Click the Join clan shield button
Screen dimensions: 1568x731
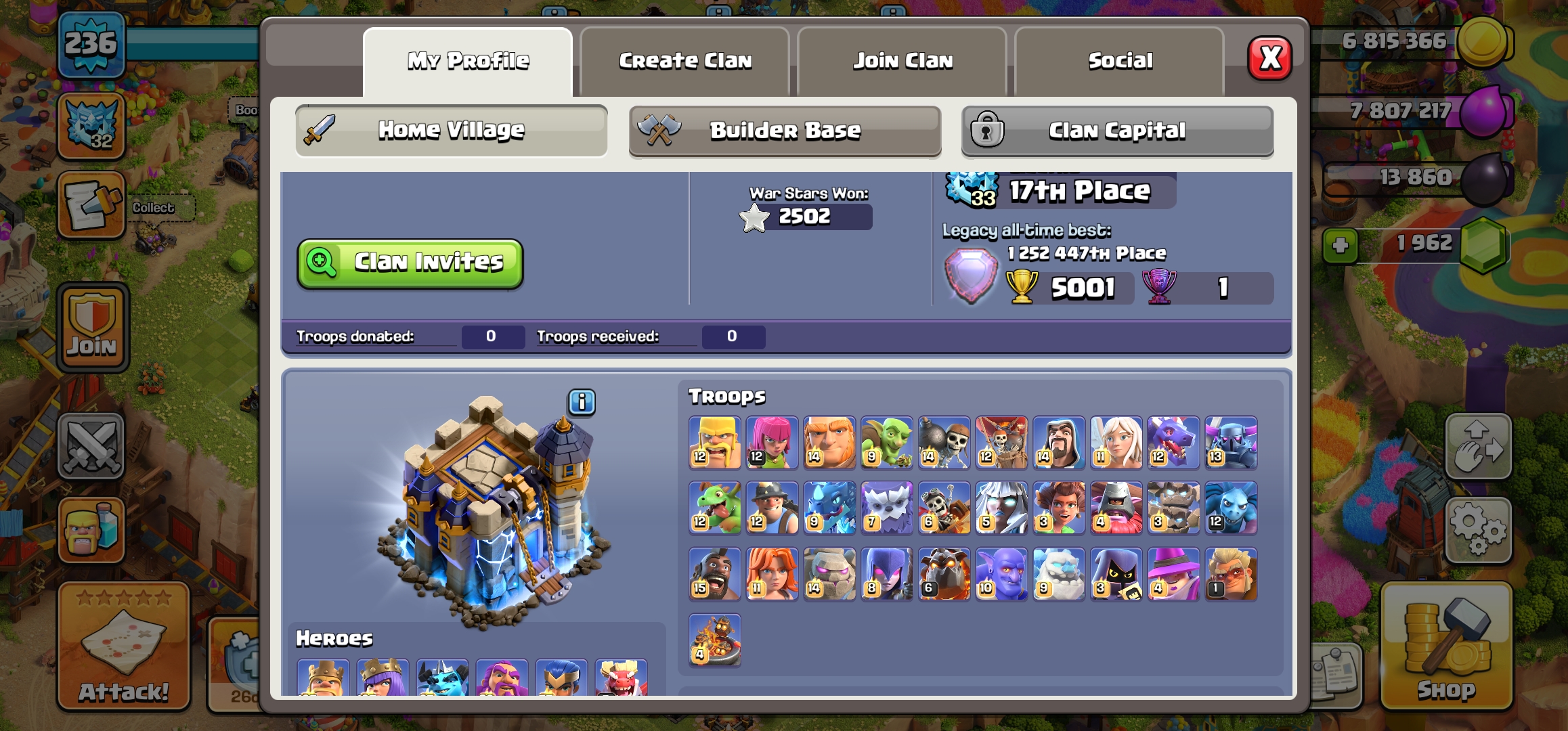[92, 328]
